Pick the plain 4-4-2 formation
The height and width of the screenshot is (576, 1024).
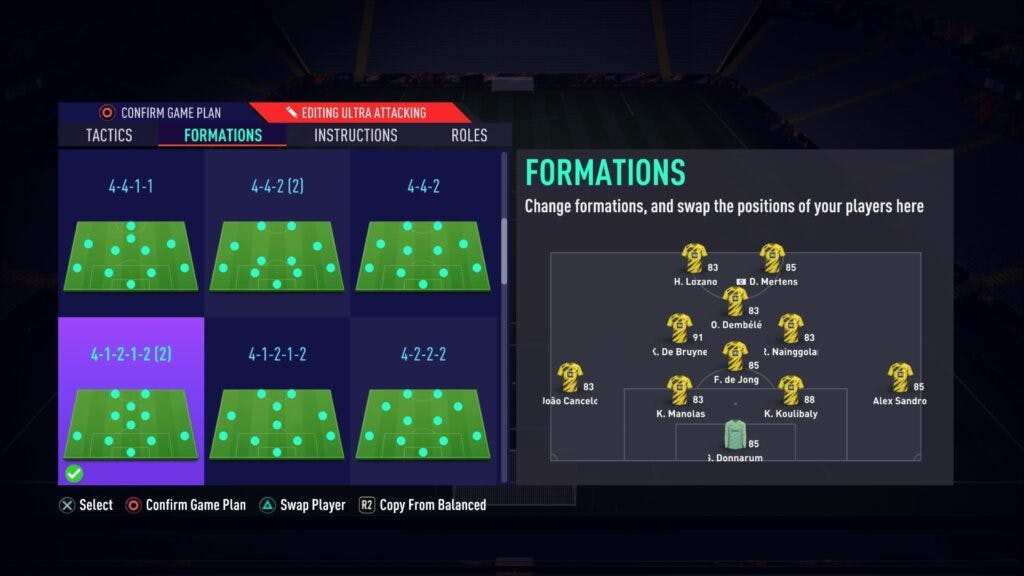[x=423, y=234]
